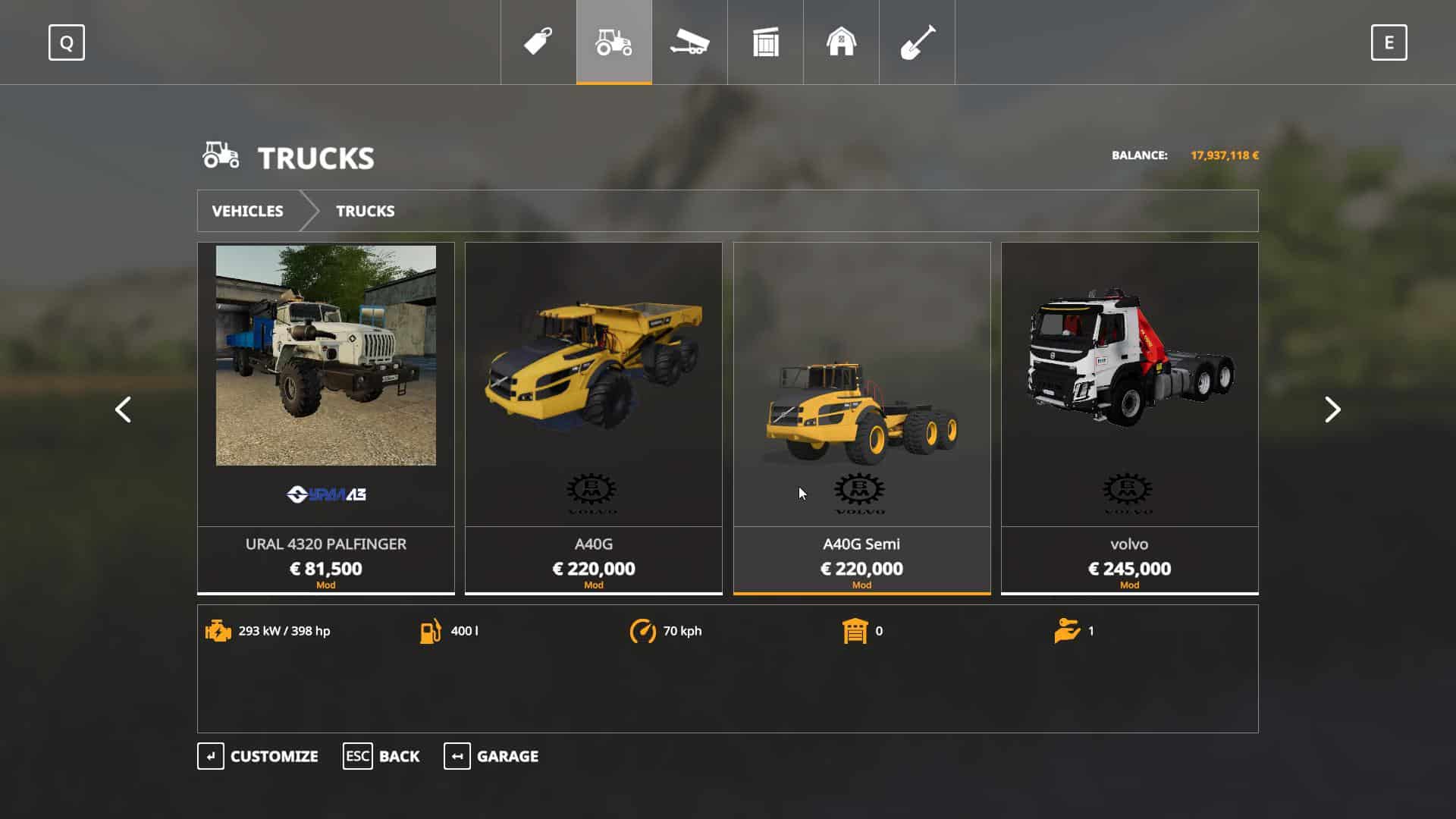Click the BACK button
Screen dimensions: 1456x819
pyautogui.click(x=381, y=756)
